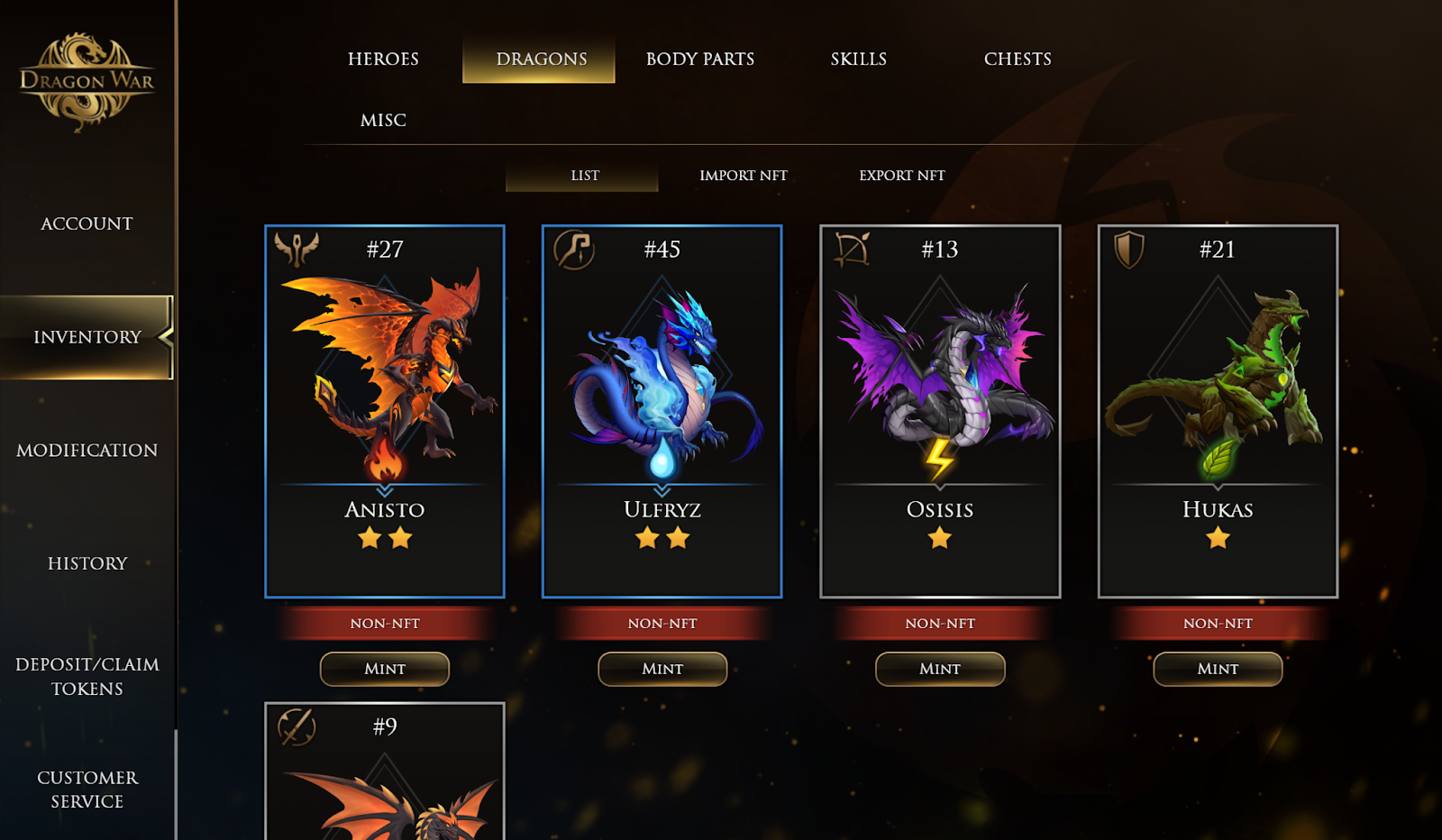Image resolution: width=1442 pixels, height=840 pixels.
Task: Go to Modification in sidebar
Action: [87, 450]
